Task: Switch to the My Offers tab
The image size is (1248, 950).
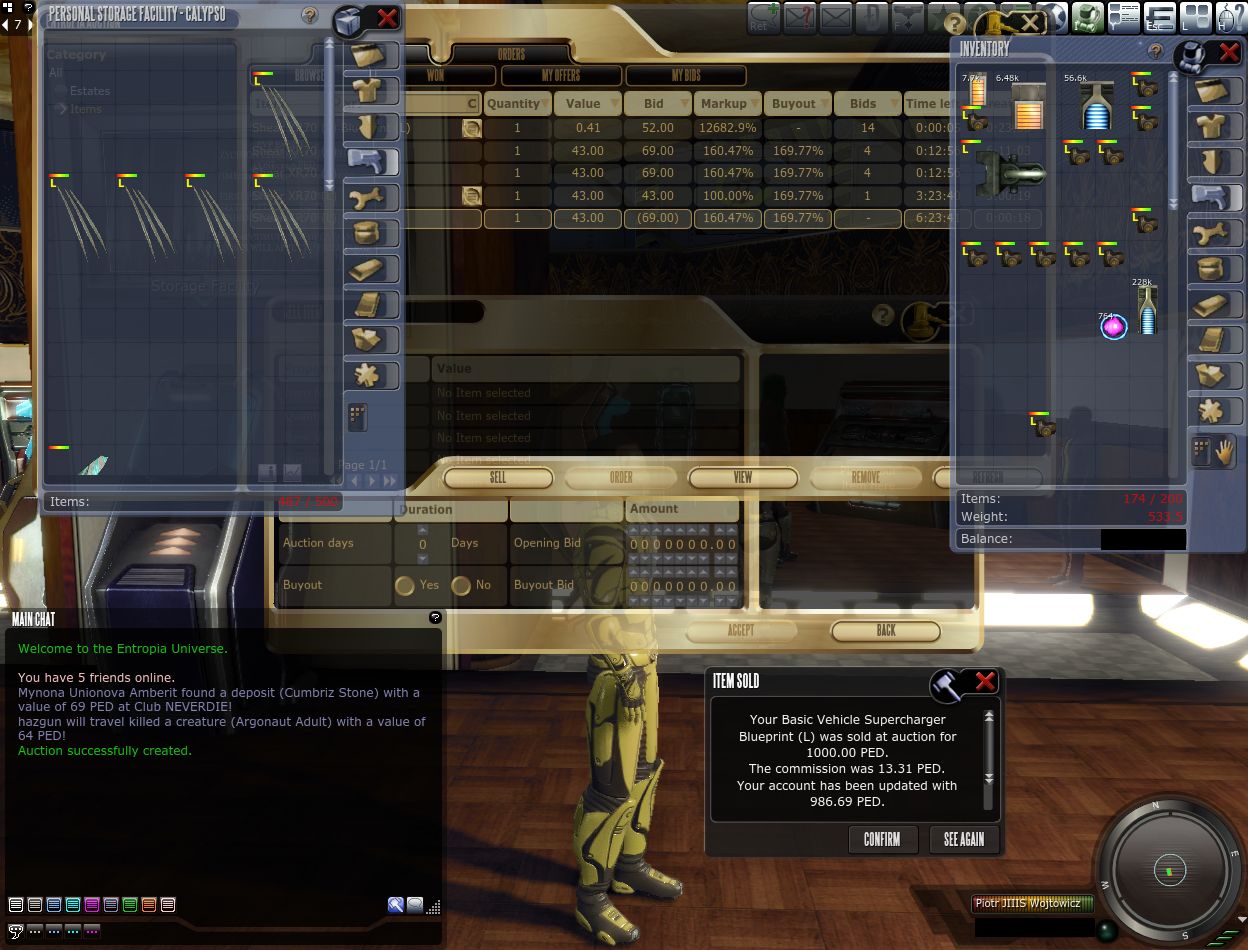Action: click(561, 76)
